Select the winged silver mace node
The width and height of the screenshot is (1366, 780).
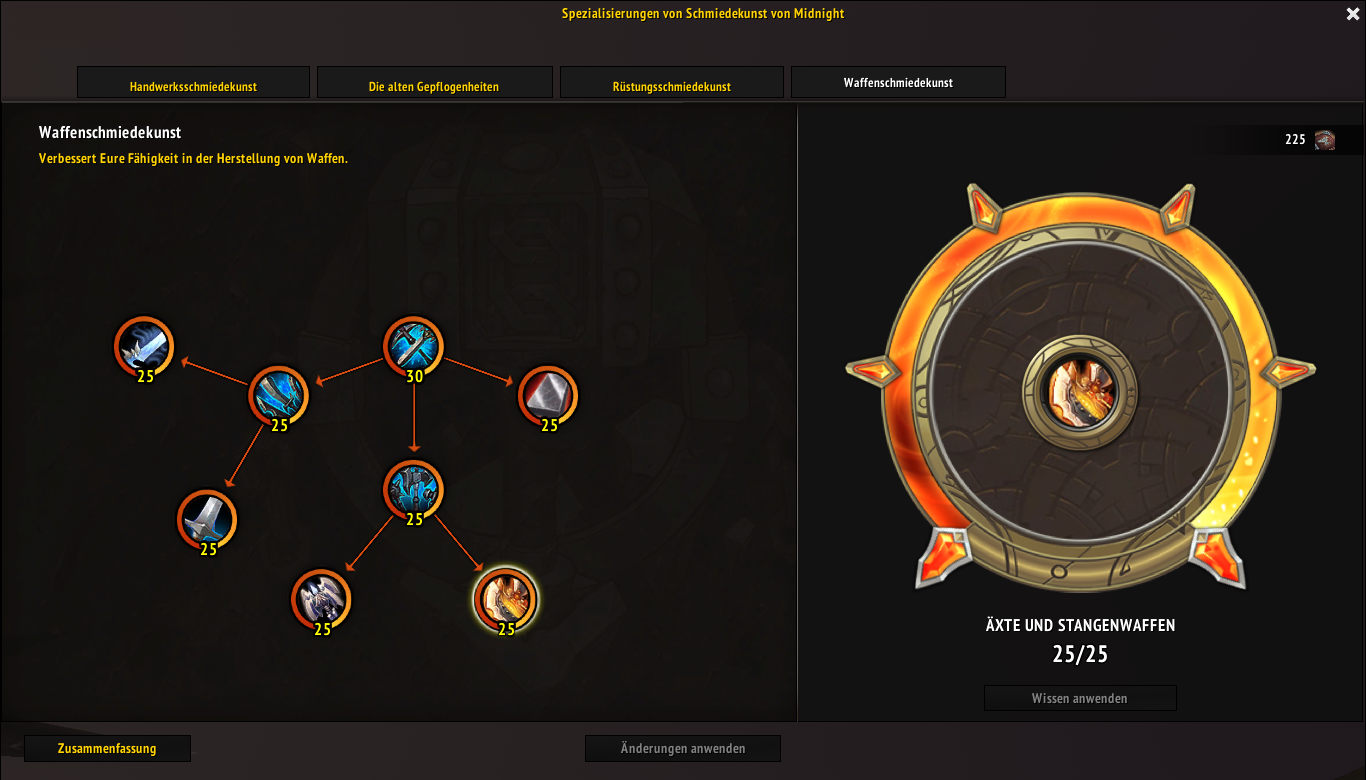click(321, 599)
